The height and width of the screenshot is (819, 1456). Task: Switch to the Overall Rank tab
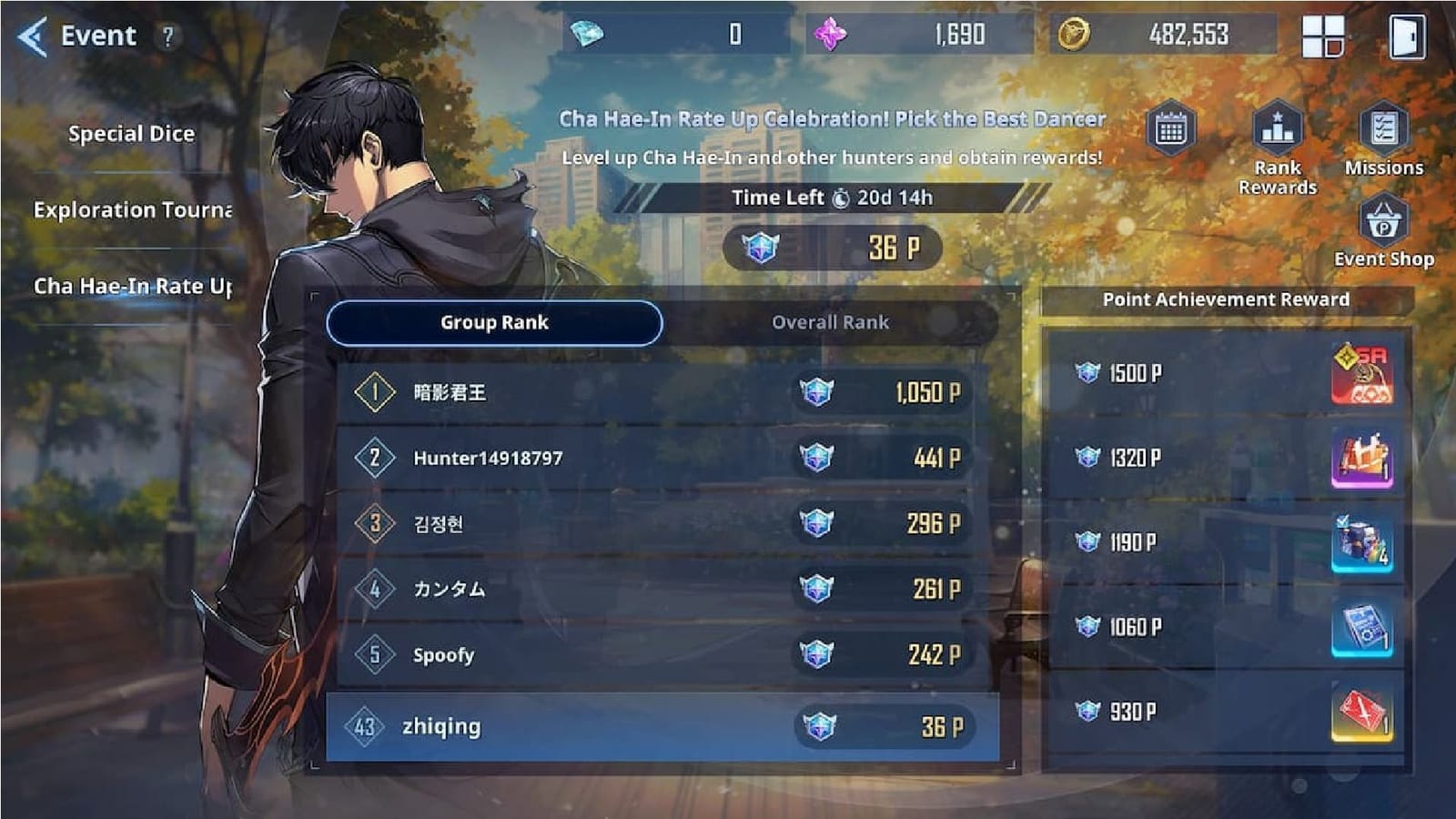[x=829, y=322]
